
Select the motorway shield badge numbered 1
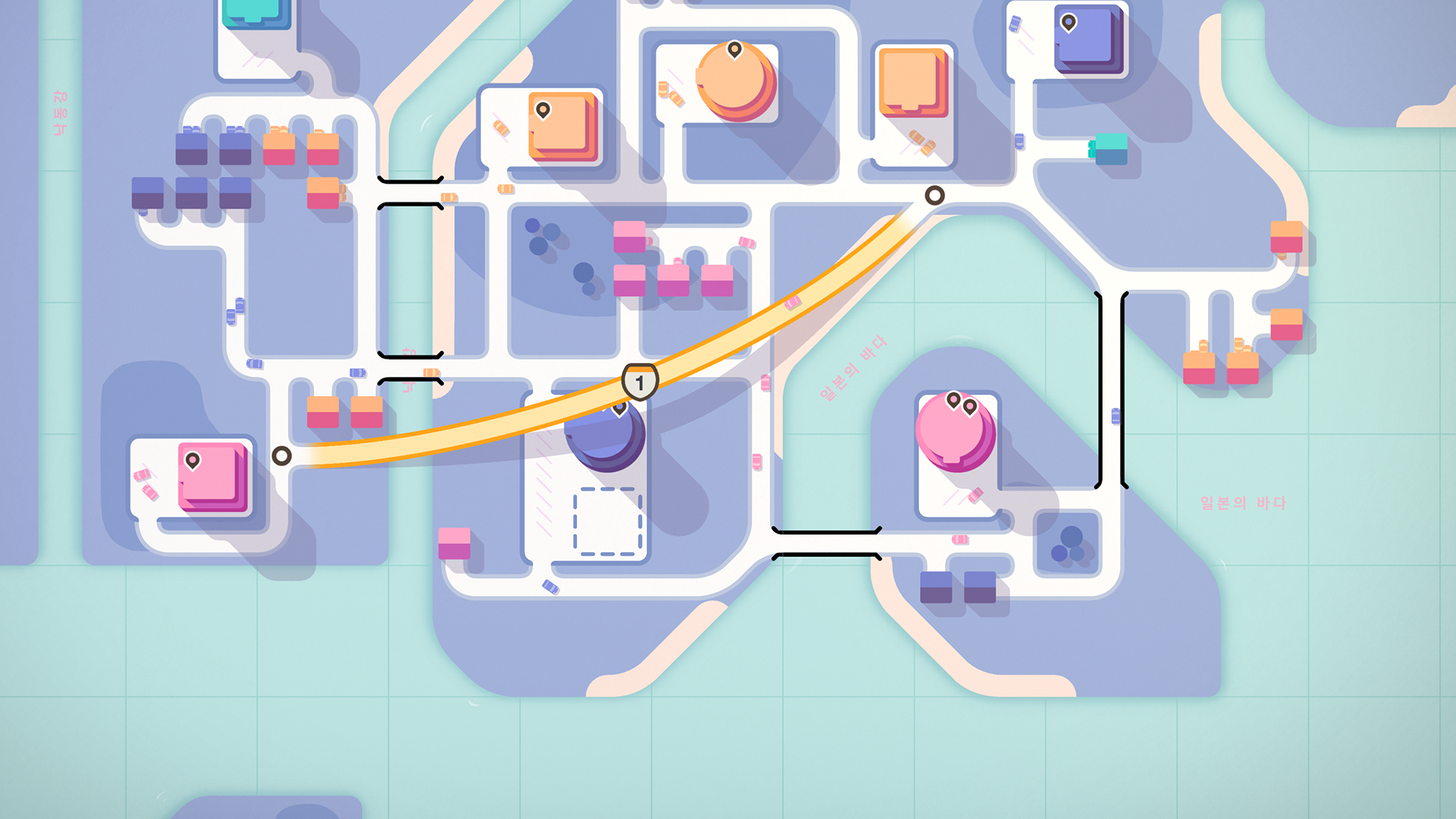639,382
